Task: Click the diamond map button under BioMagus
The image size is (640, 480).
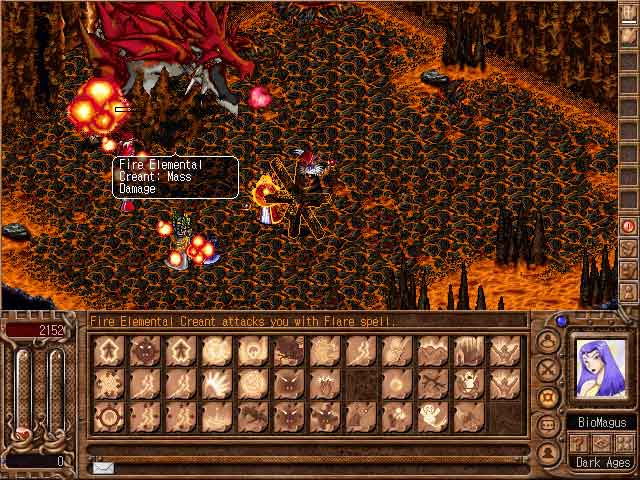Action: click(x=602, y=442)
